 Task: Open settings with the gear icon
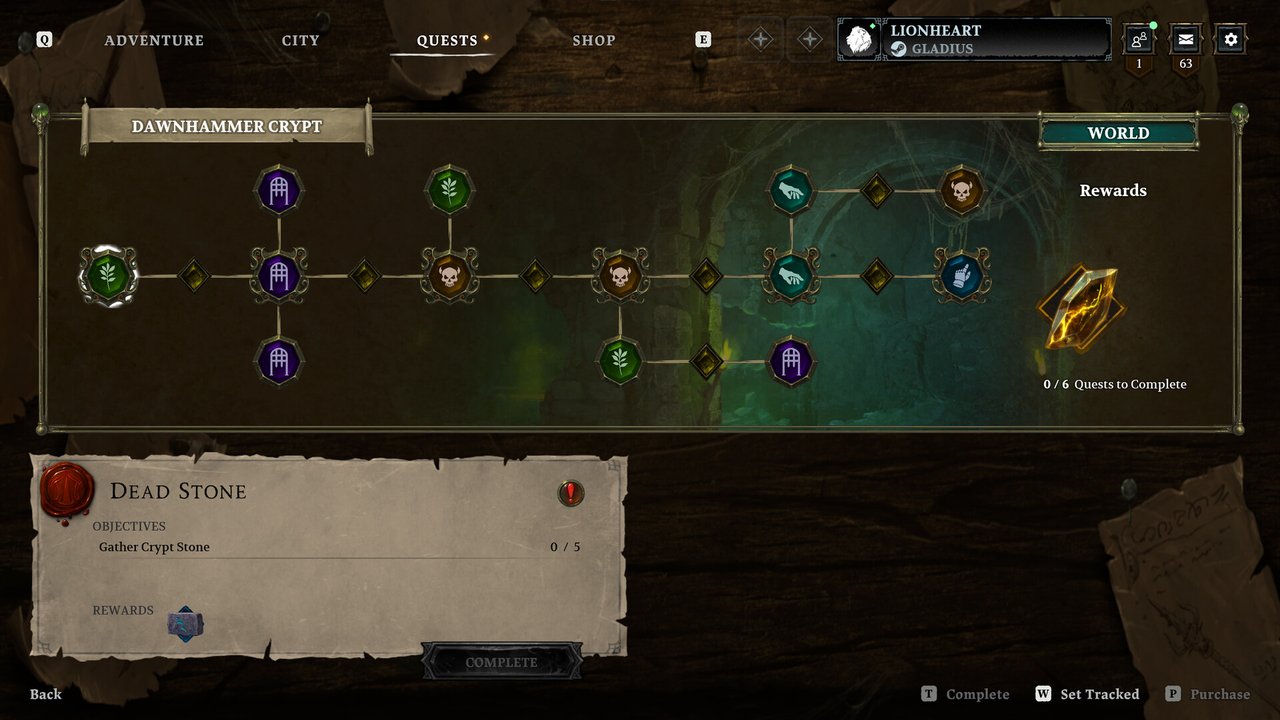pos(1231,40)
